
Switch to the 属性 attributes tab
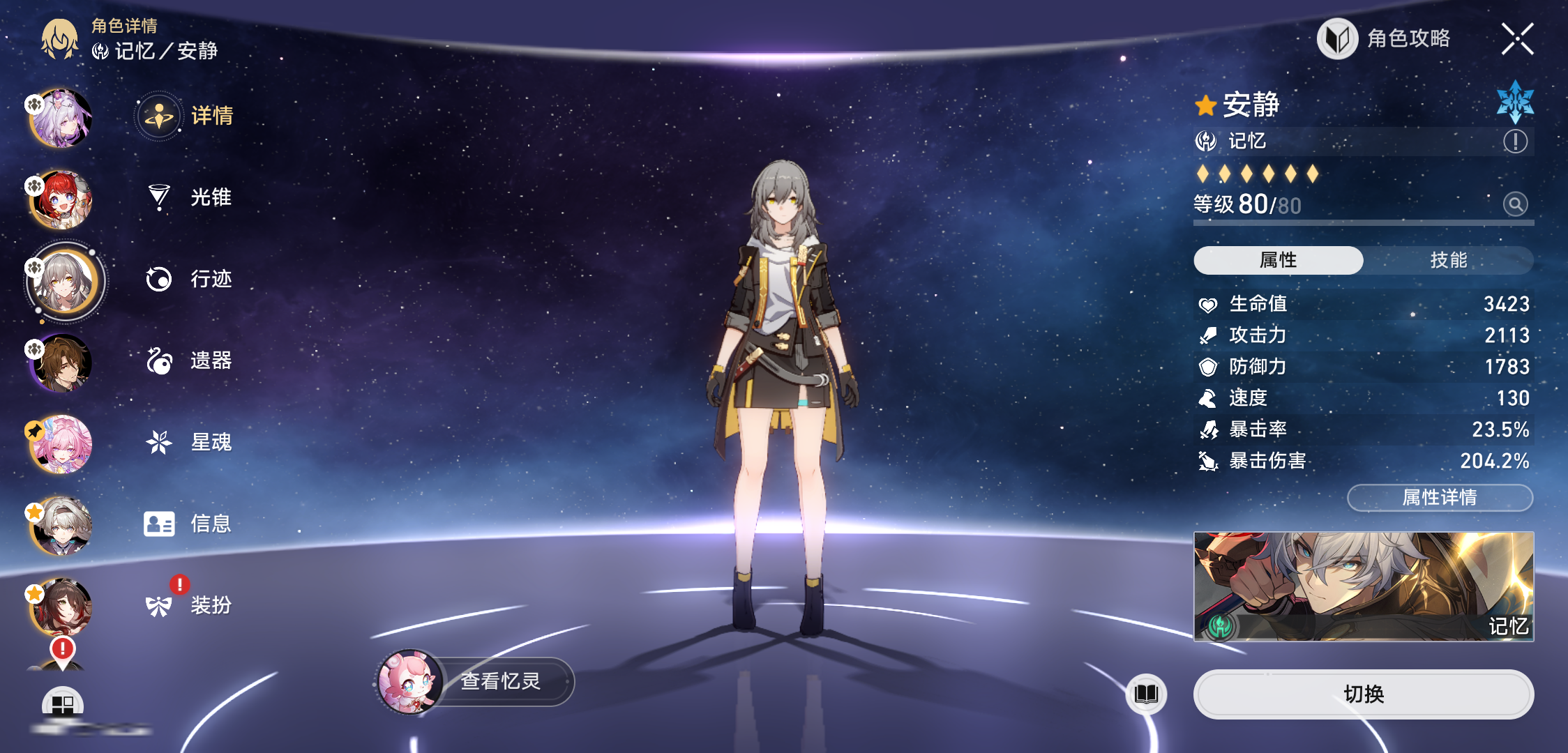tap(1278, 260)
